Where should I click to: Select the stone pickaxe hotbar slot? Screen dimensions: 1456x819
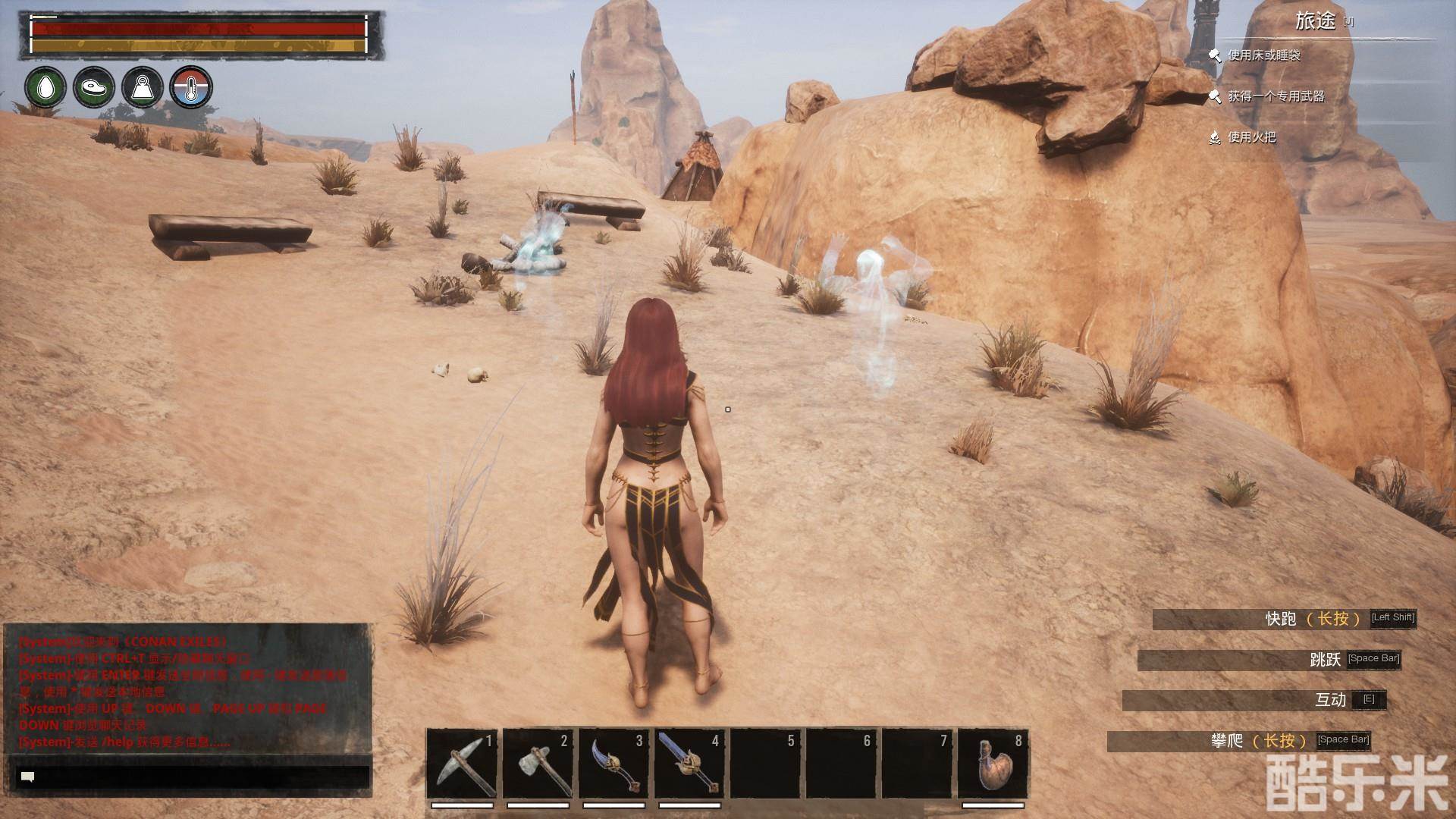click(462, 764)
